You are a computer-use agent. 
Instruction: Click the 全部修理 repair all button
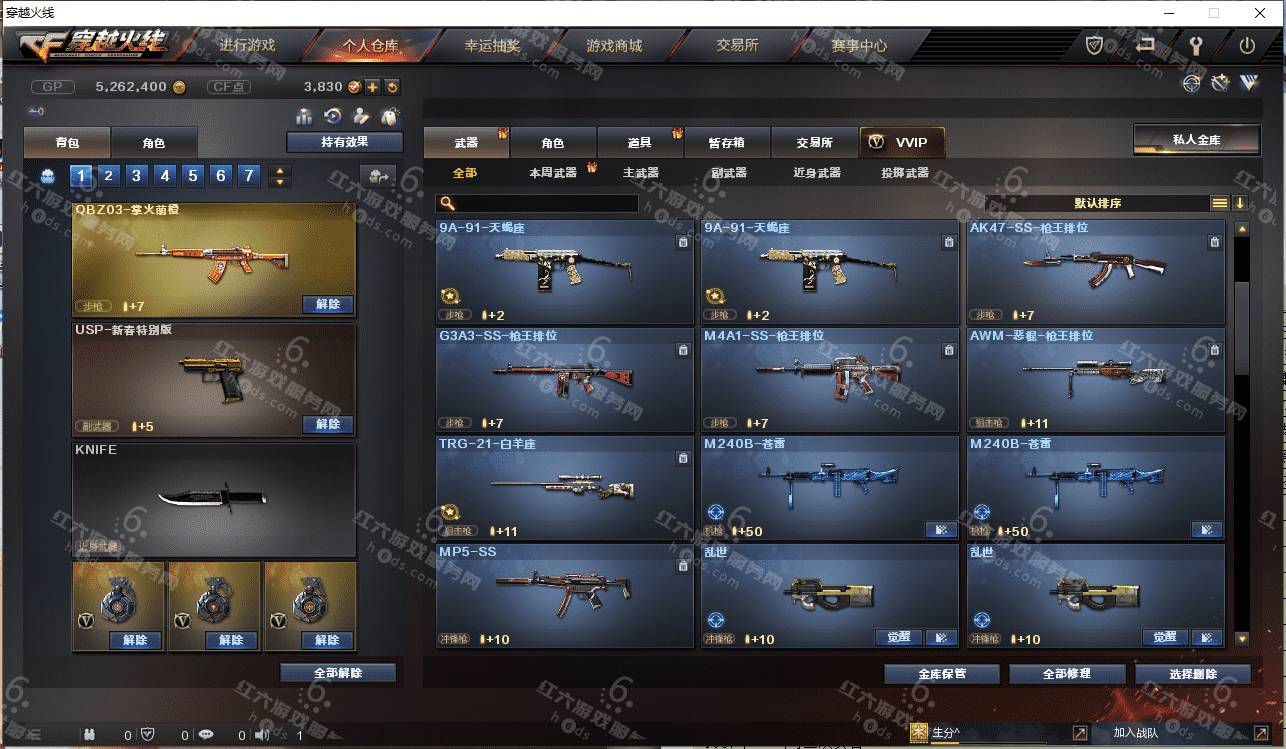1066,673
